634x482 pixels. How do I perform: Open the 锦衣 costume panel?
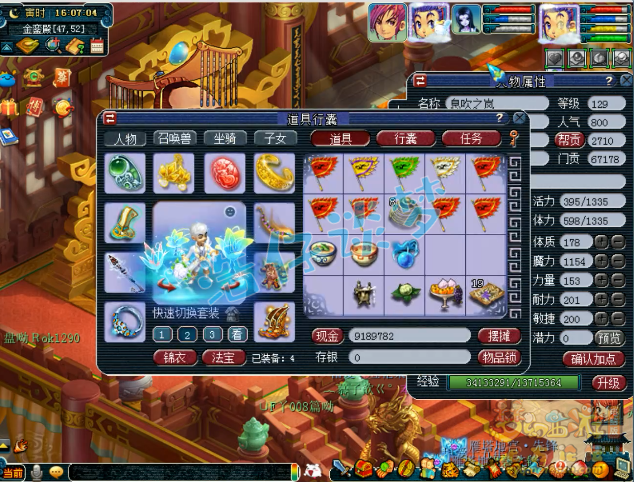point(174,356)
